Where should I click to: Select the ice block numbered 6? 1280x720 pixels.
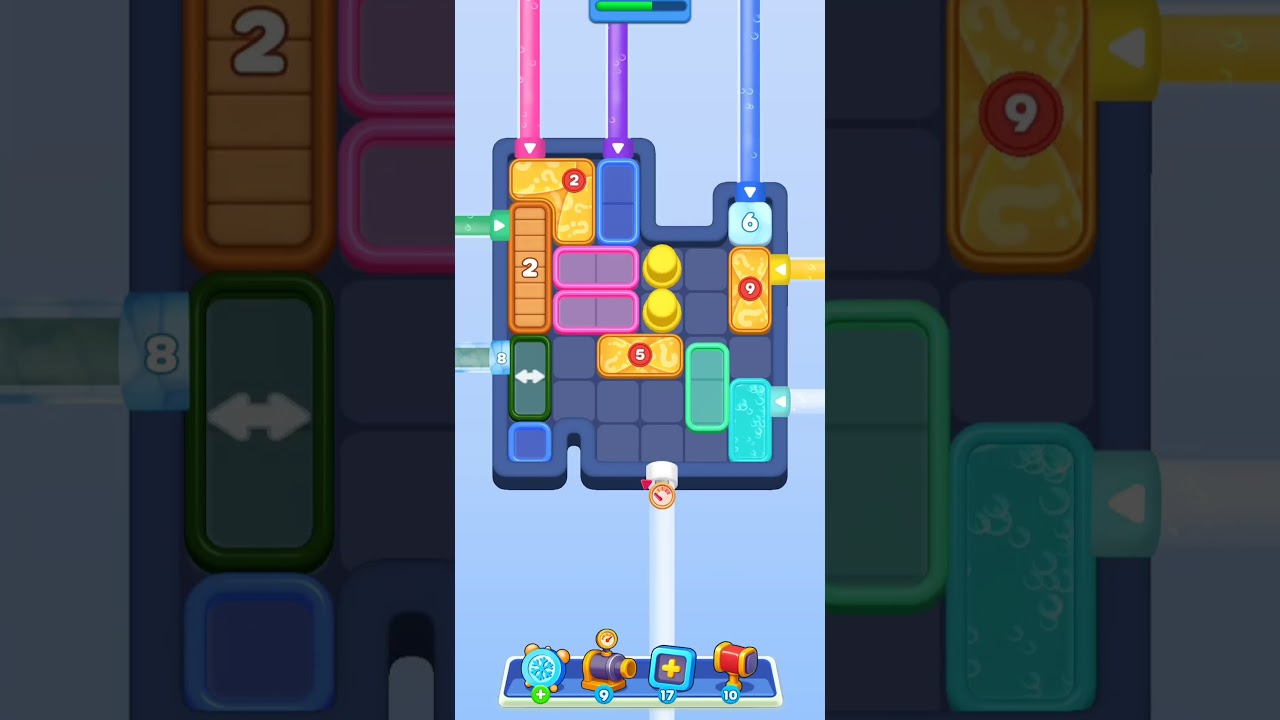pos(750,222)
